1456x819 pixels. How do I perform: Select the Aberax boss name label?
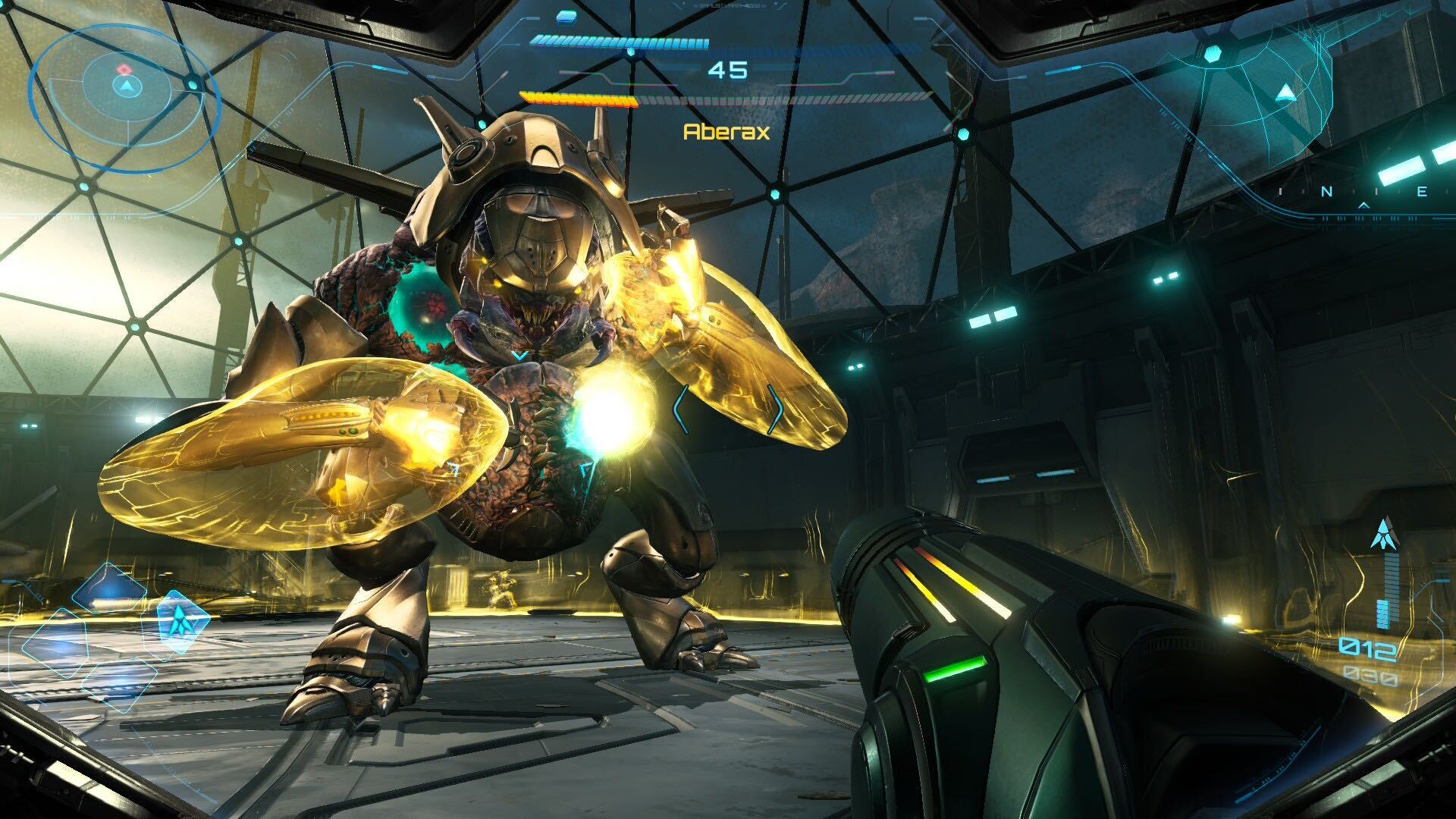726,132
